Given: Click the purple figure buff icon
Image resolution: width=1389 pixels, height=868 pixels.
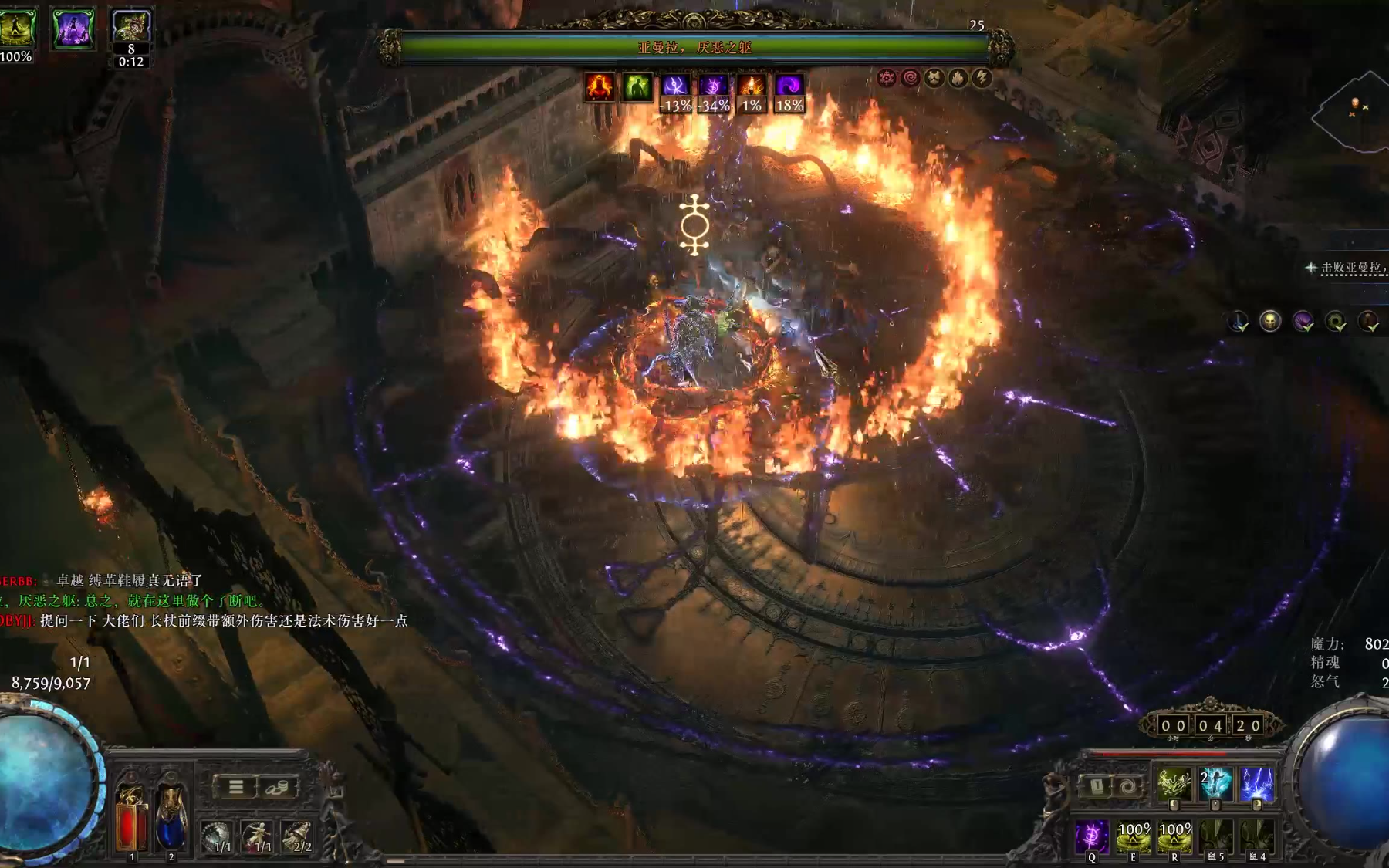Looking at the screenshot, I should [73, 29].
